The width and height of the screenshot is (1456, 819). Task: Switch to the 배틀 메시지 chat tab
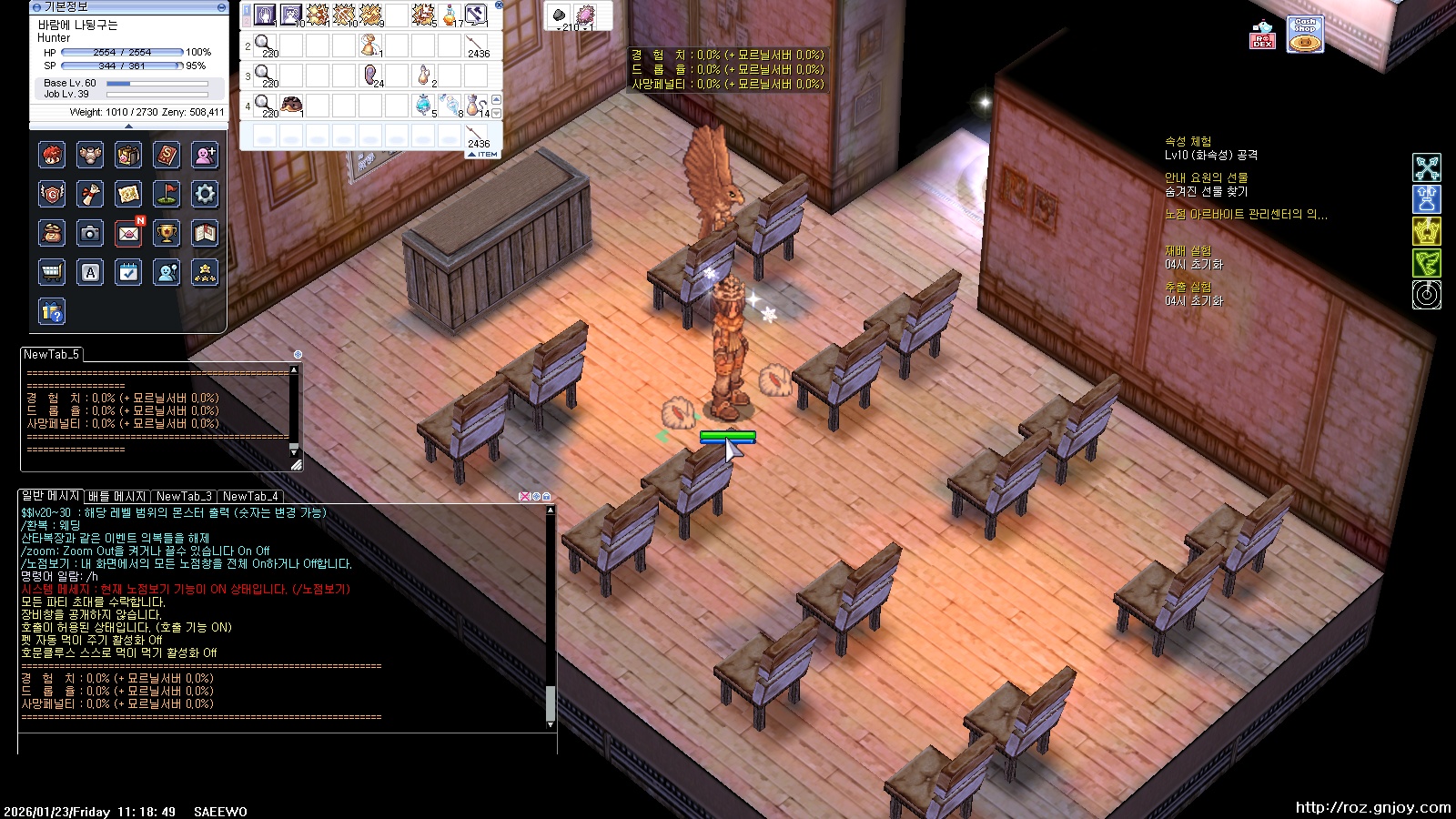pos(116,496)
